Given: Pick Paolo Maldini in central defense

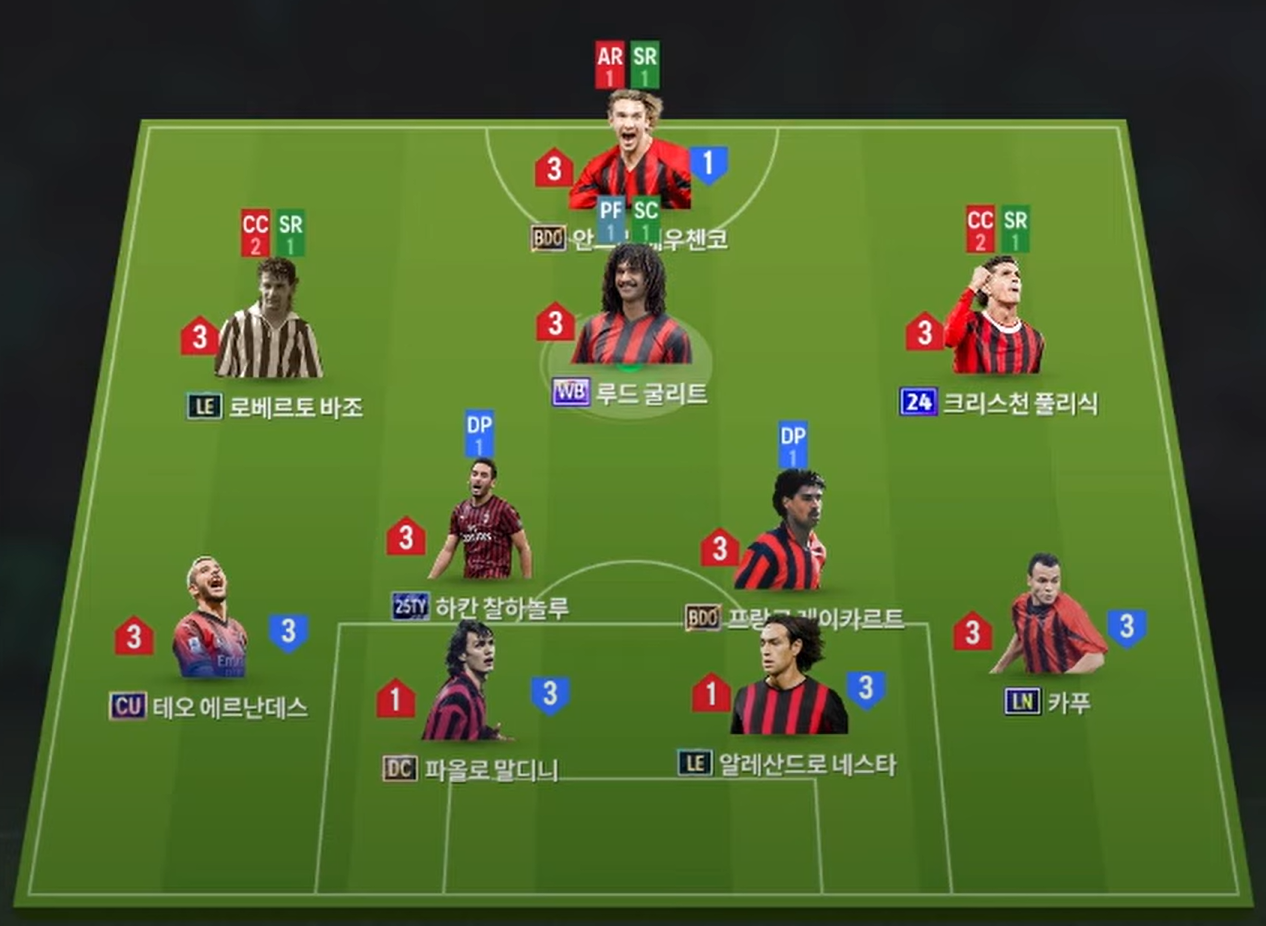Looking at the screenshot, I should pyautogui.click(x=462, y=685).
